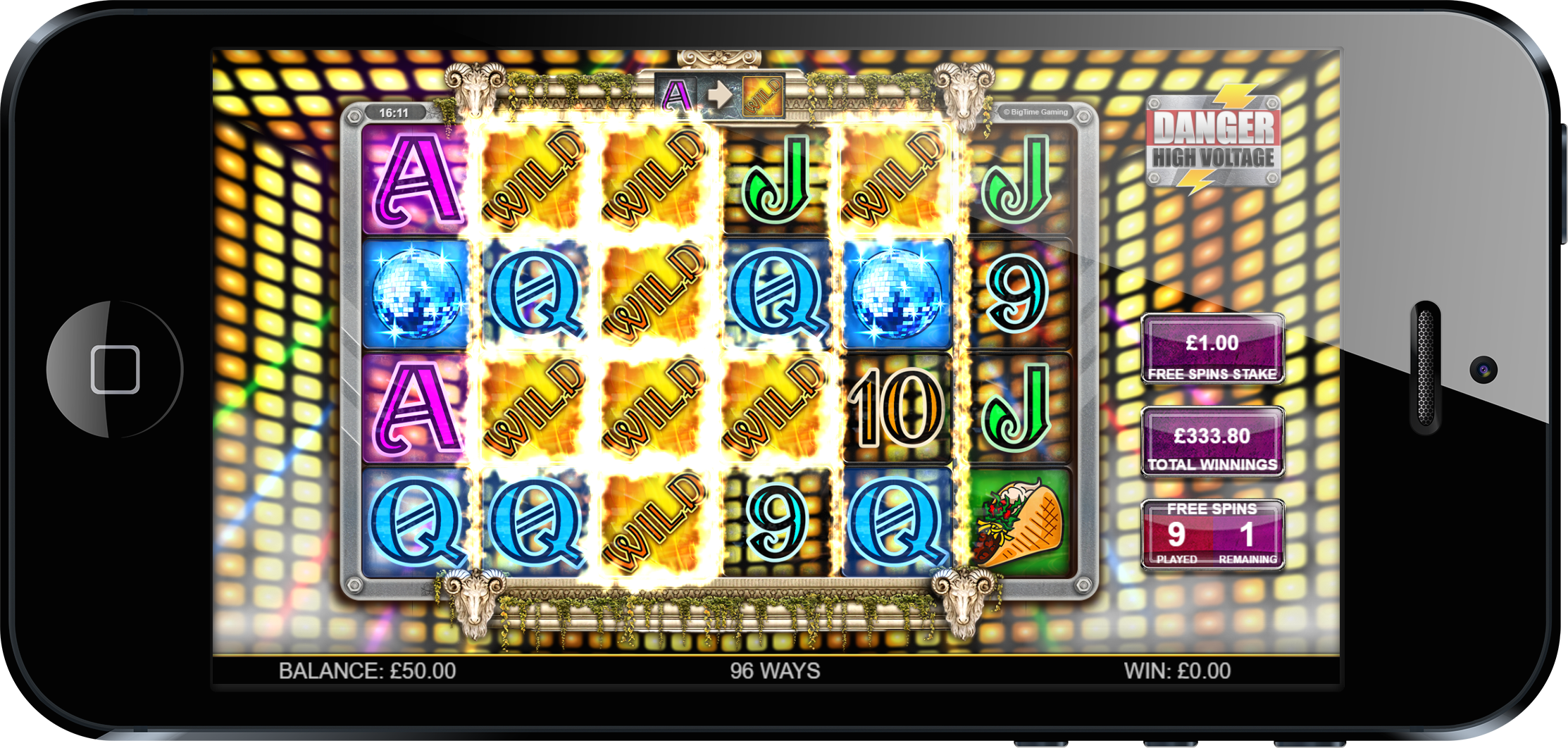This screenshot has height=748, width=1568.
Task: Select the BALANCE £50.00 label
Action: click(368, 671)
